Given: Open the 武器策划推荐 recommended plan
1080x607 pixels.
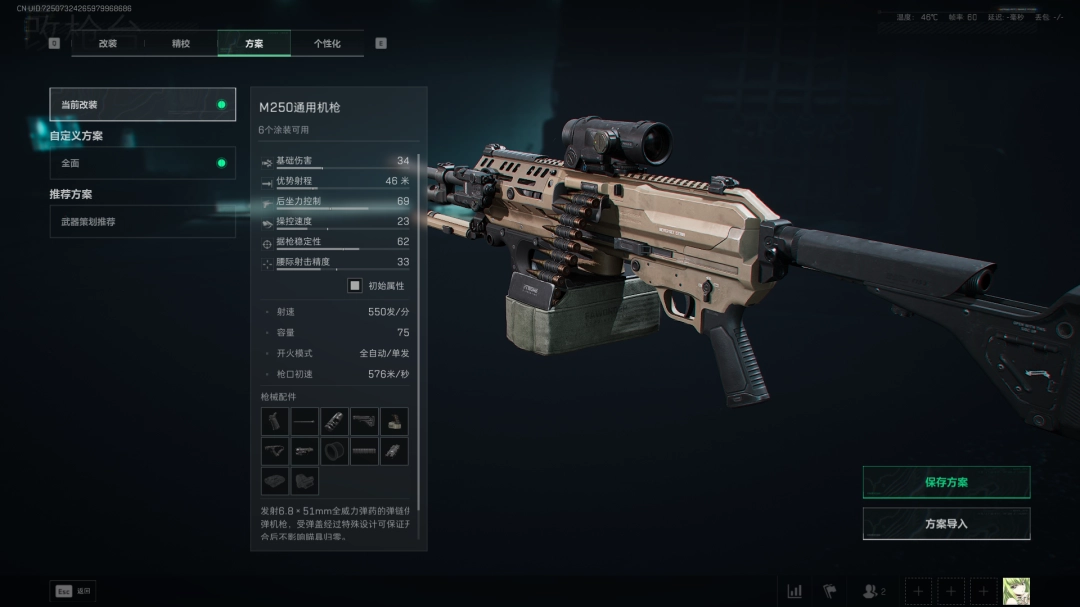Looking at the screenshot, I should pyautogui.click(x=143, y=222).
